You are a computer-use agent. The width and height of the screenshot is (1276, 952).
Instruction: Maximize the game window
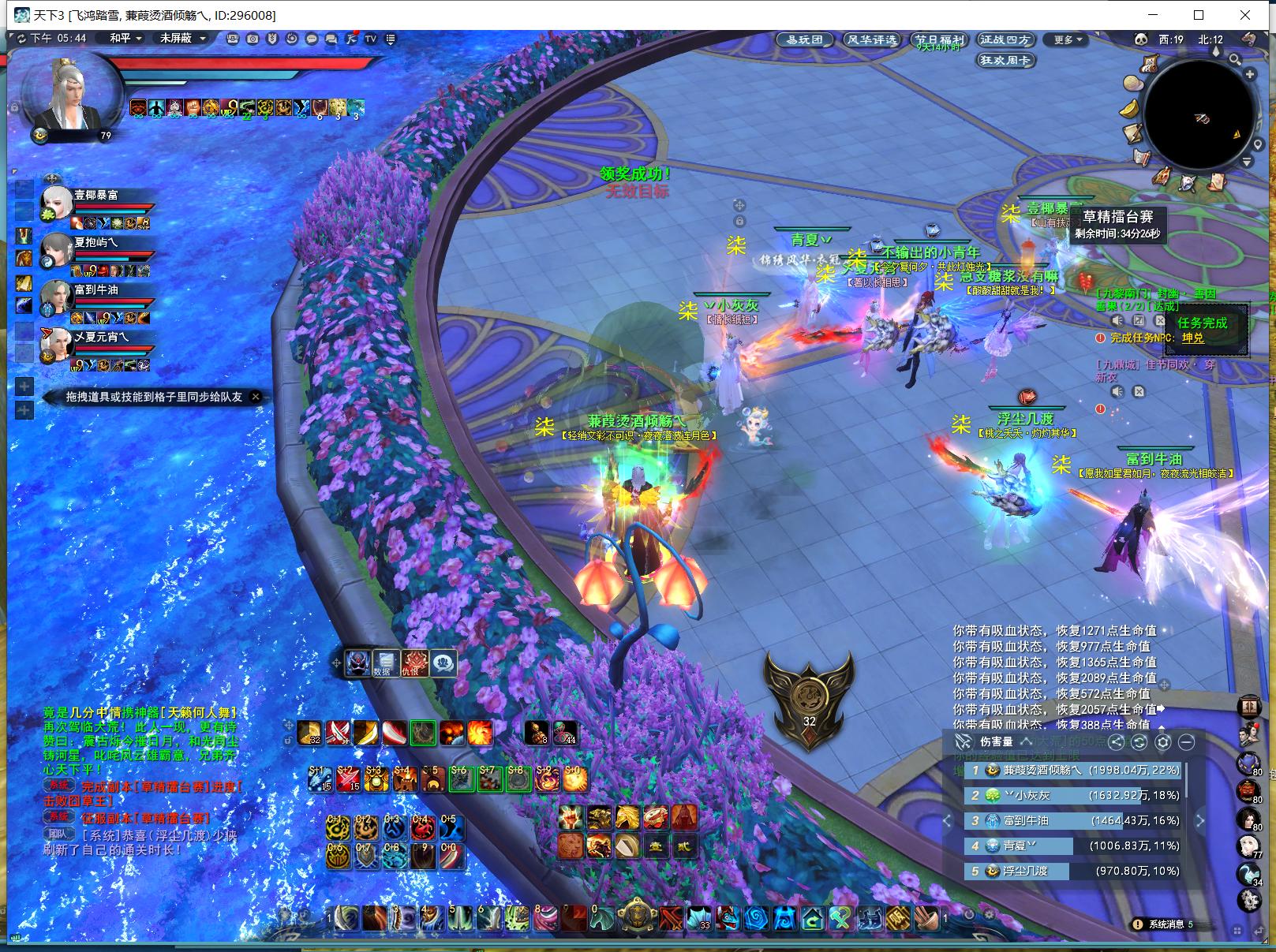click(x=1199, y=15)
